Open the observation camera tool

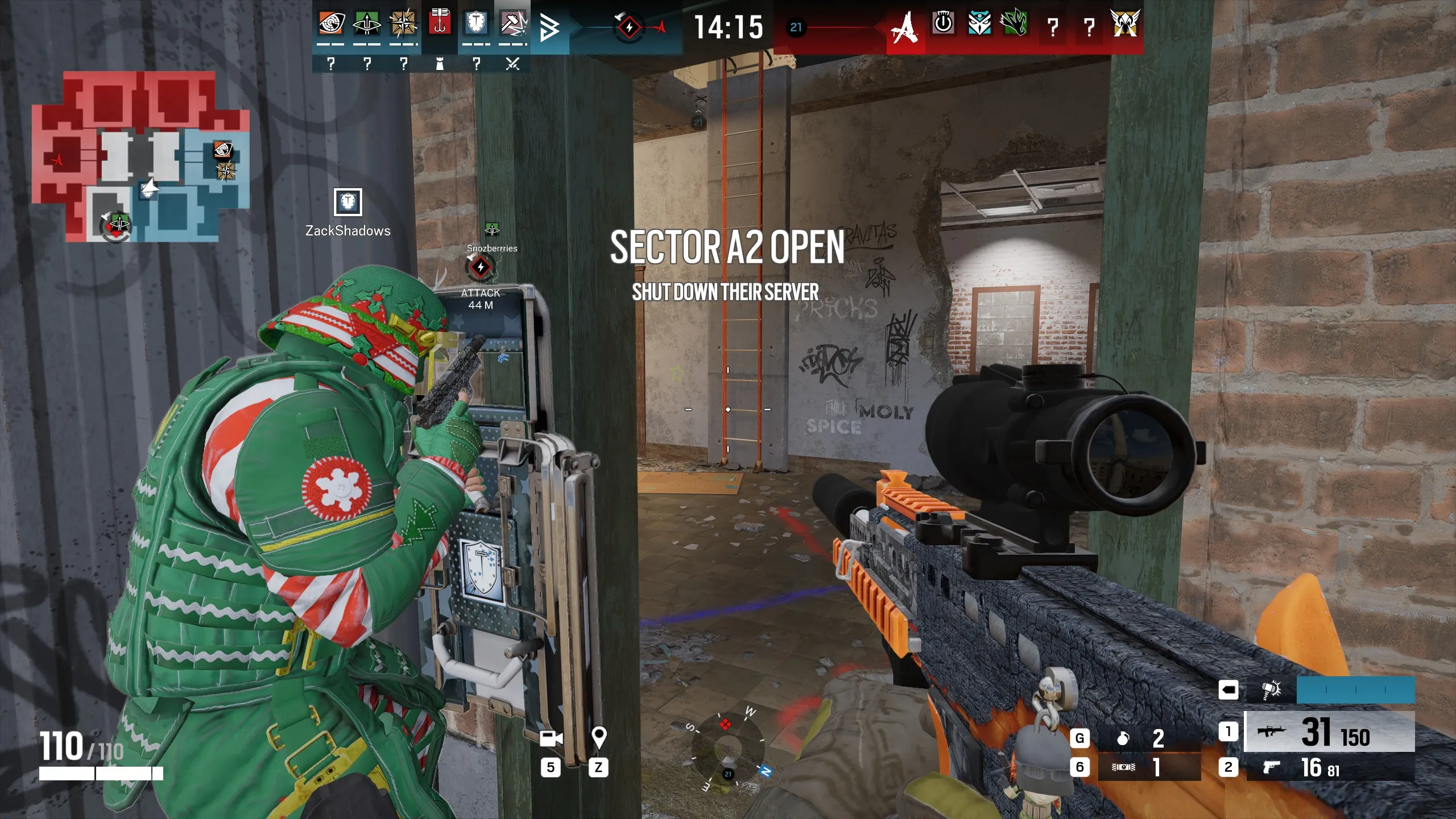(x=550, y=738)
